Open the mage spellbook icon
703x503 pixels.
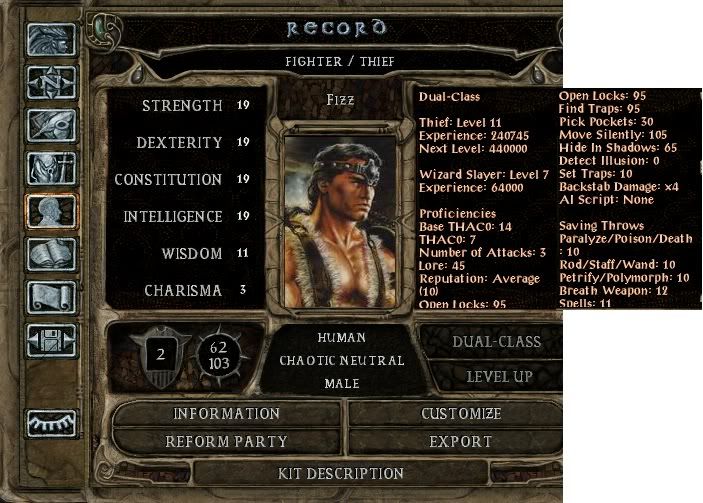point(47,254)
